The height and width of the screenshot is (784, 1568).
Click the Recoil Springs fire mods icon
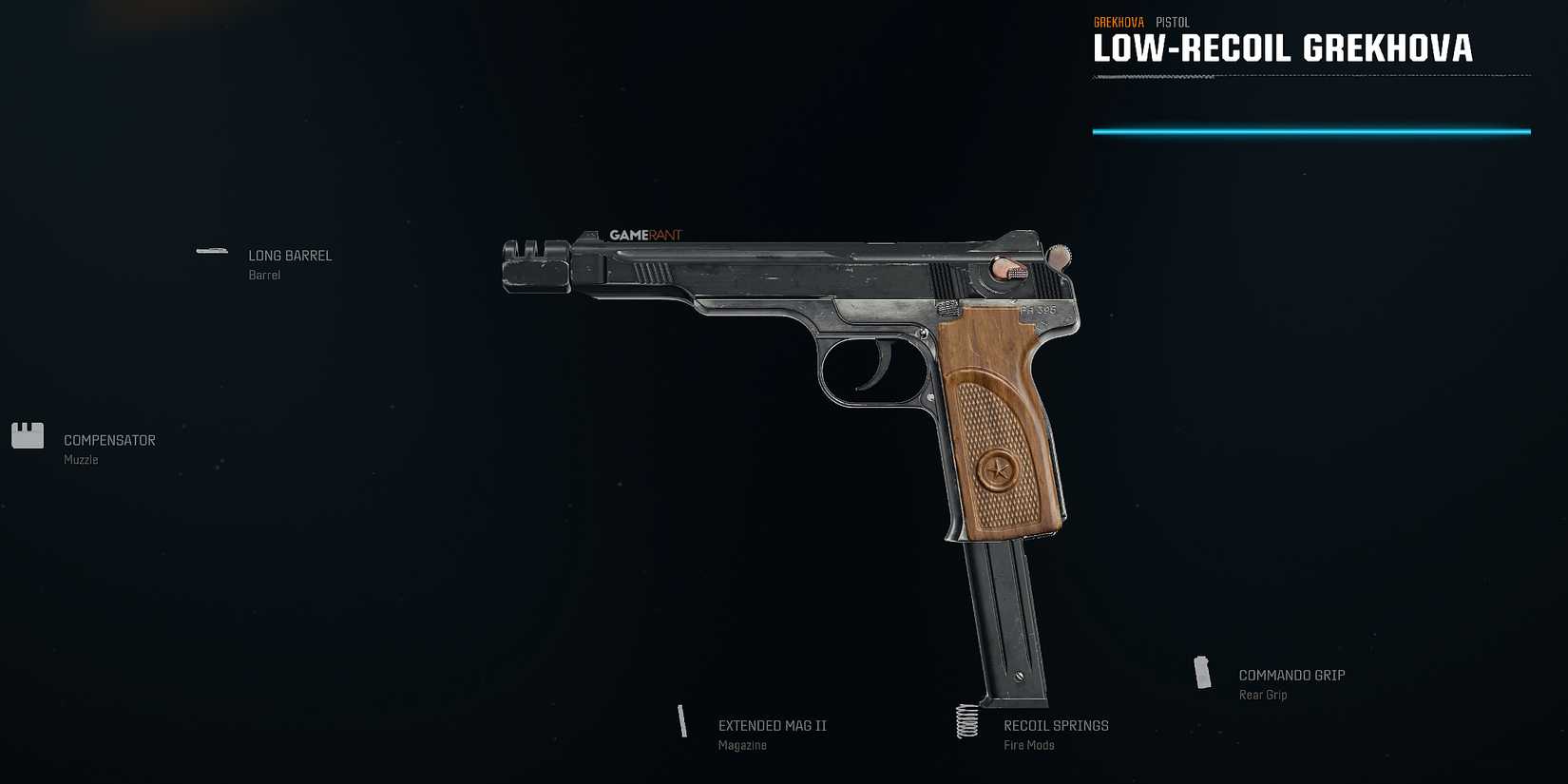[x=967, y=722]
